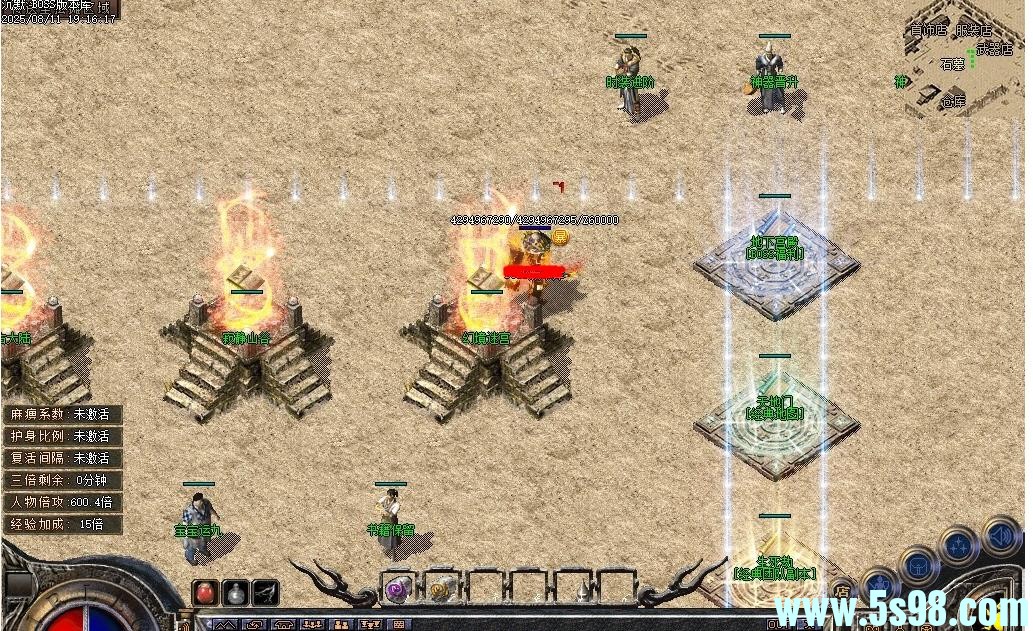This screenshot has width=1033, height=631.
Task: Click the 服装店 label on the minimap
Action: (973, 31)
